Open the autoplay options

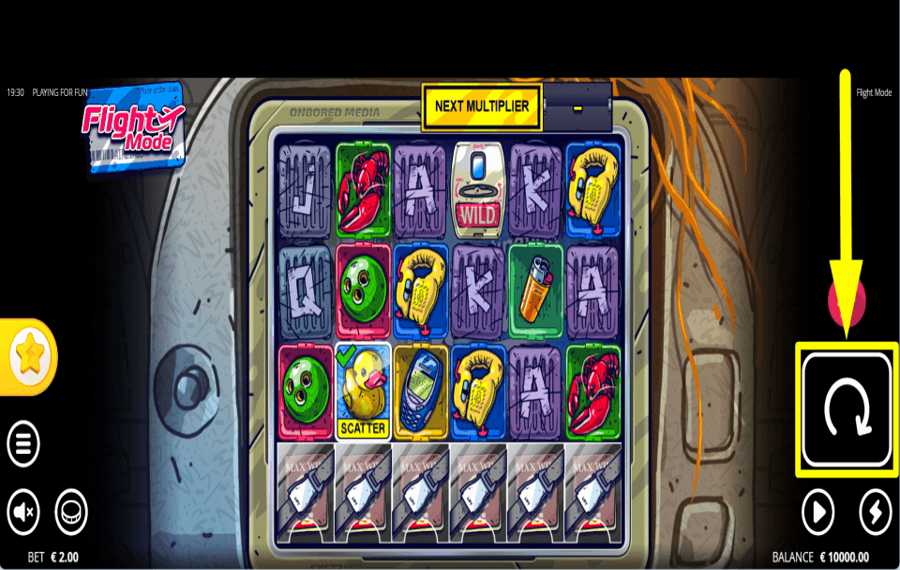pos(818,513)
